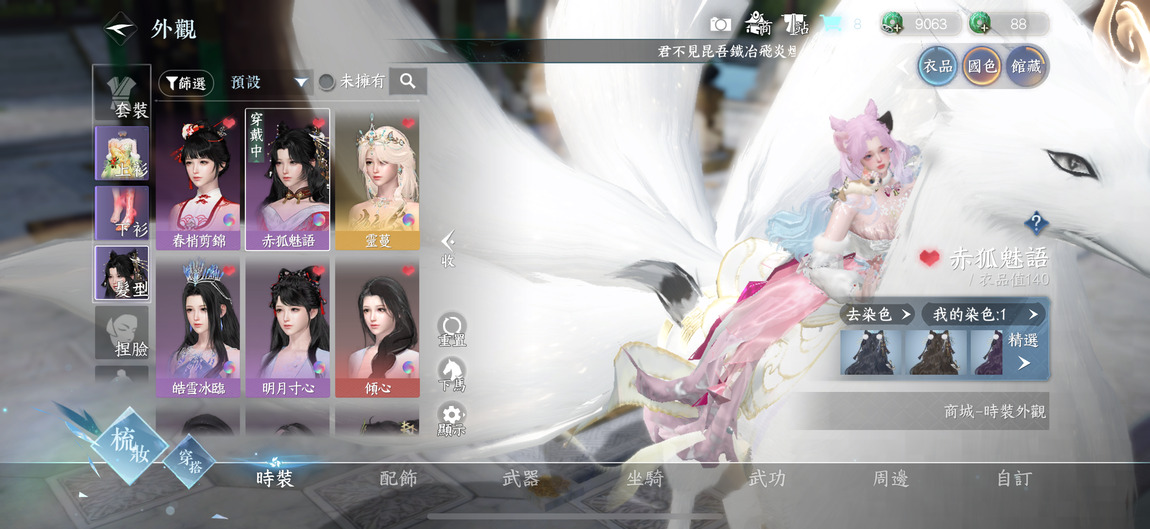Select the 春梢剪錦 hairstyle tile
1150x529 pixels.
click(x=198, y=180)
